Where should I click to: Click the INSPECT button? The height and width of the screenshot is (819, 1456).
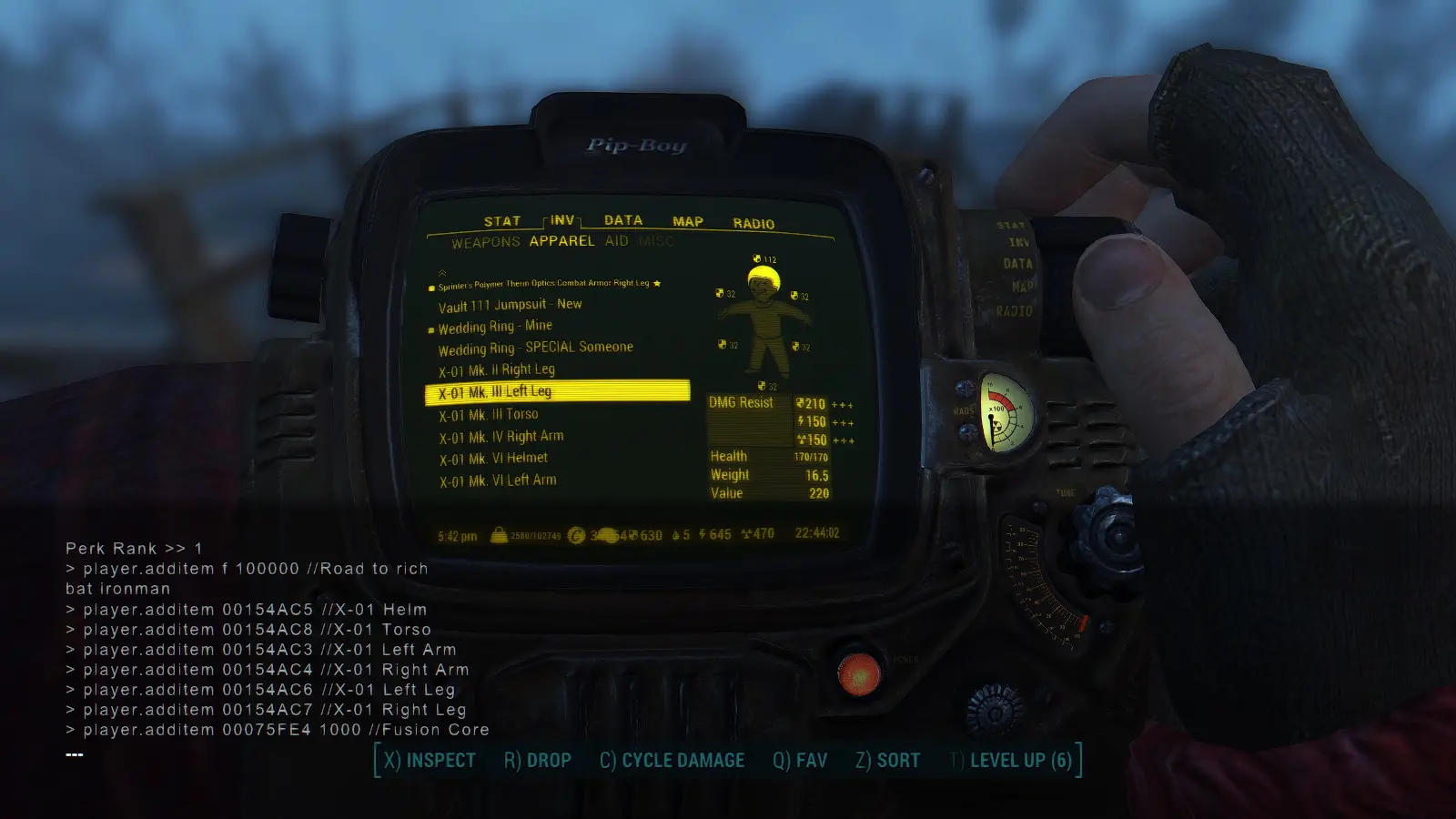[x=430, y=761]
